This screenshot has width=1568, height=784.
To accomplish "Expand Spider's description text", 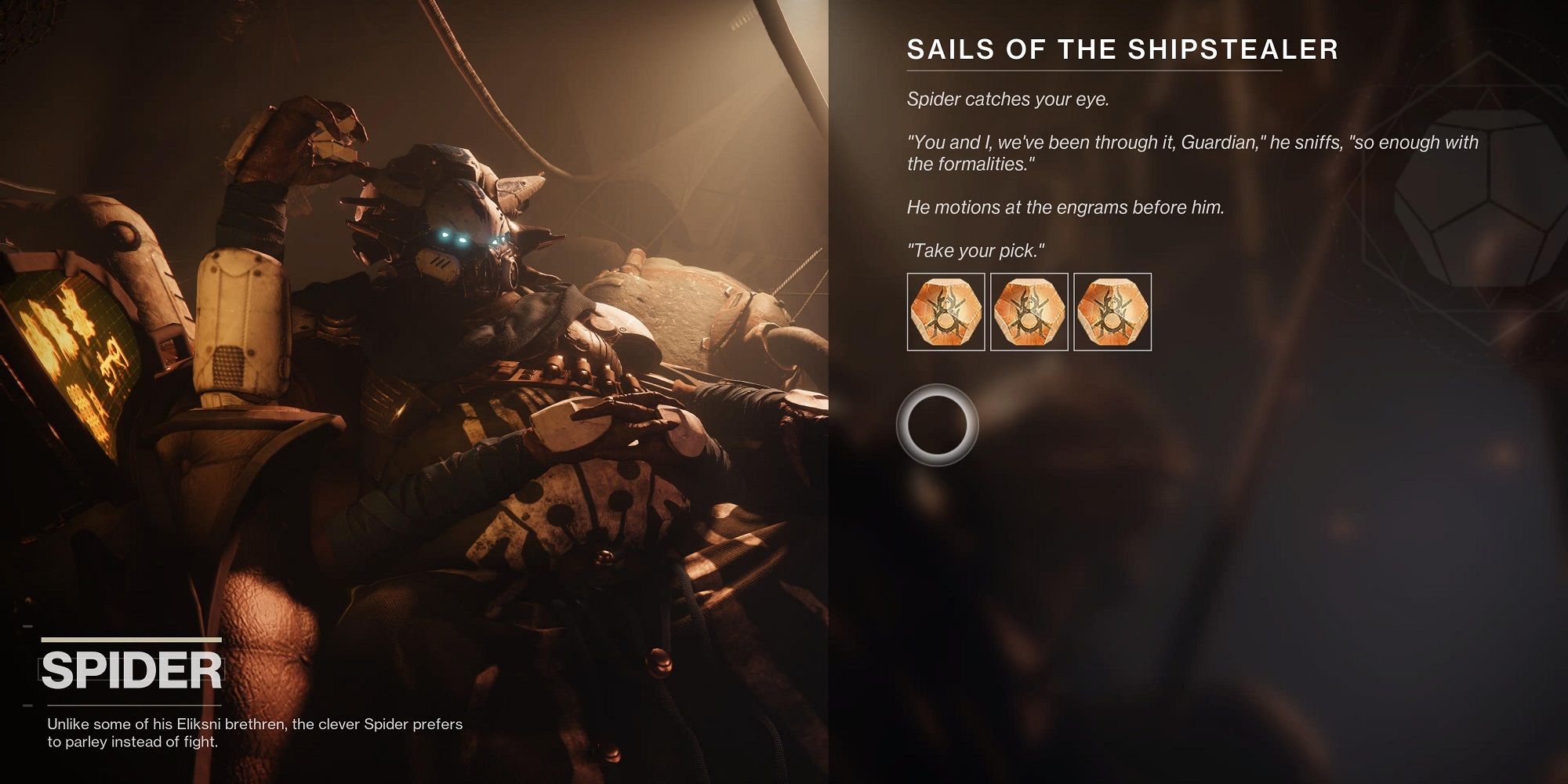I will pyautogui.click(x=251, y=733).
